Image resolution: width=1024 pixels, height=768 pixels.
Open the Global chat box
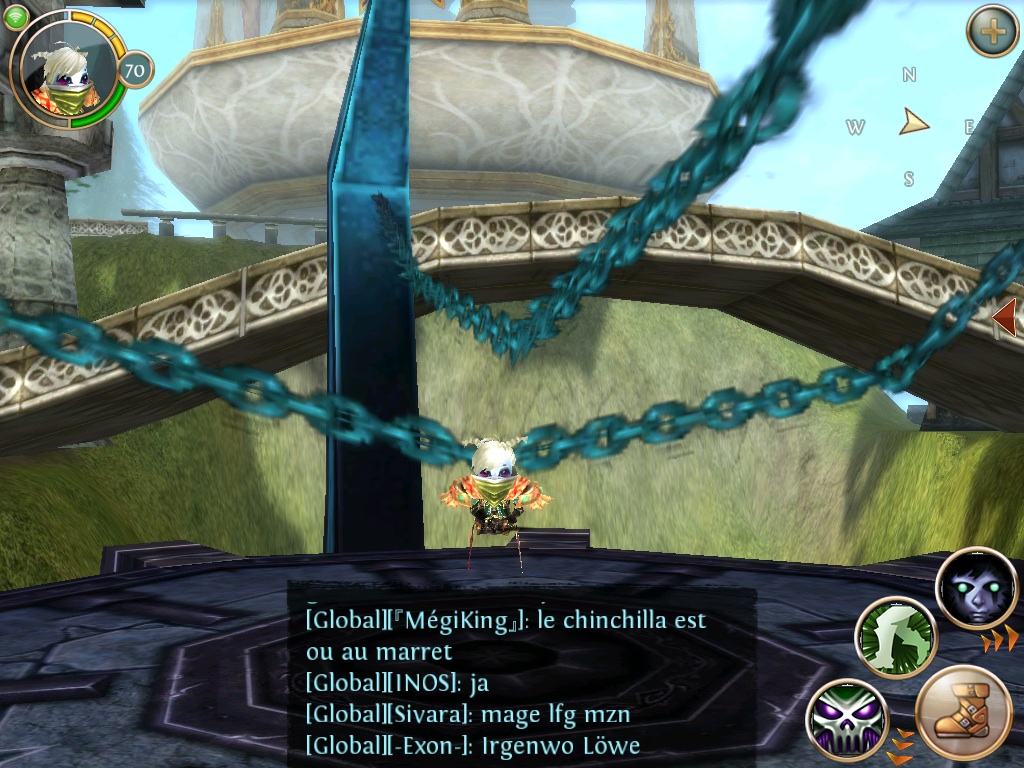pos(521,681)
